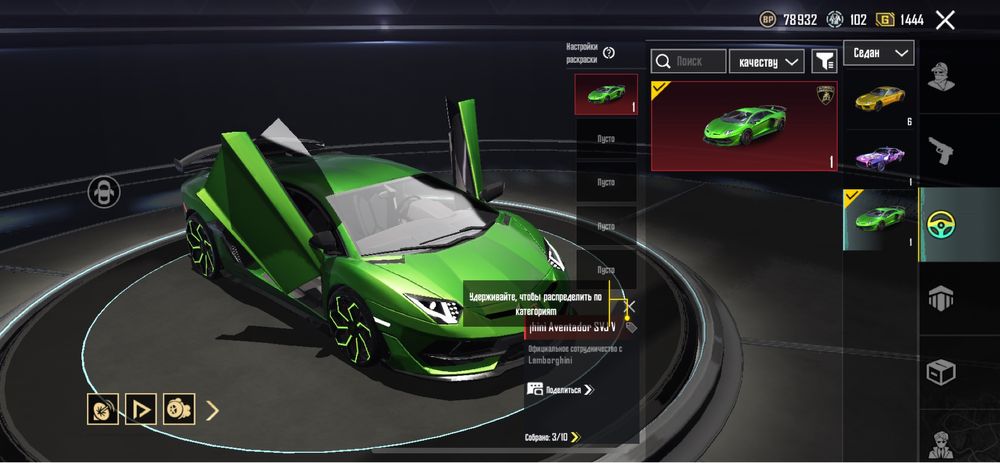Show help for Настройки раскраски
1000x463 pixels.
point(609,53)
